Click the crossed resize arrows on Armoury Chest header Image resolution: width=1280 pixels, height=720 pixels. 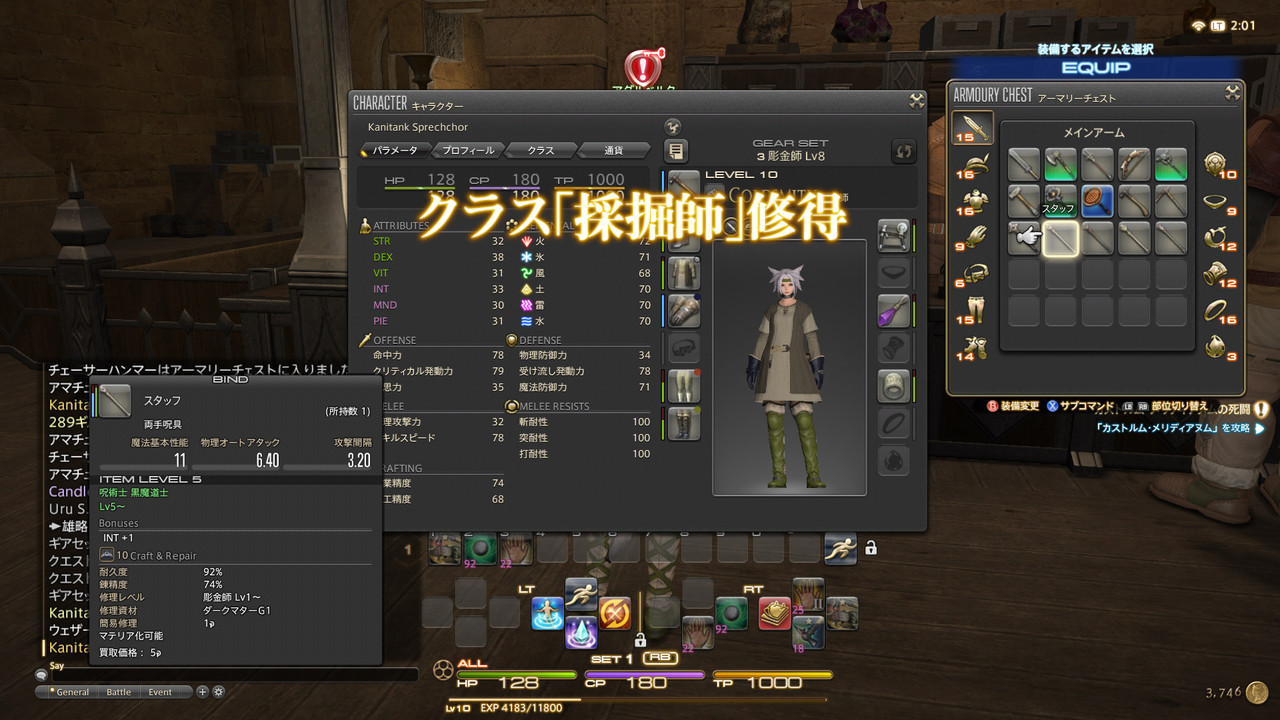(x=1233, y=94)
